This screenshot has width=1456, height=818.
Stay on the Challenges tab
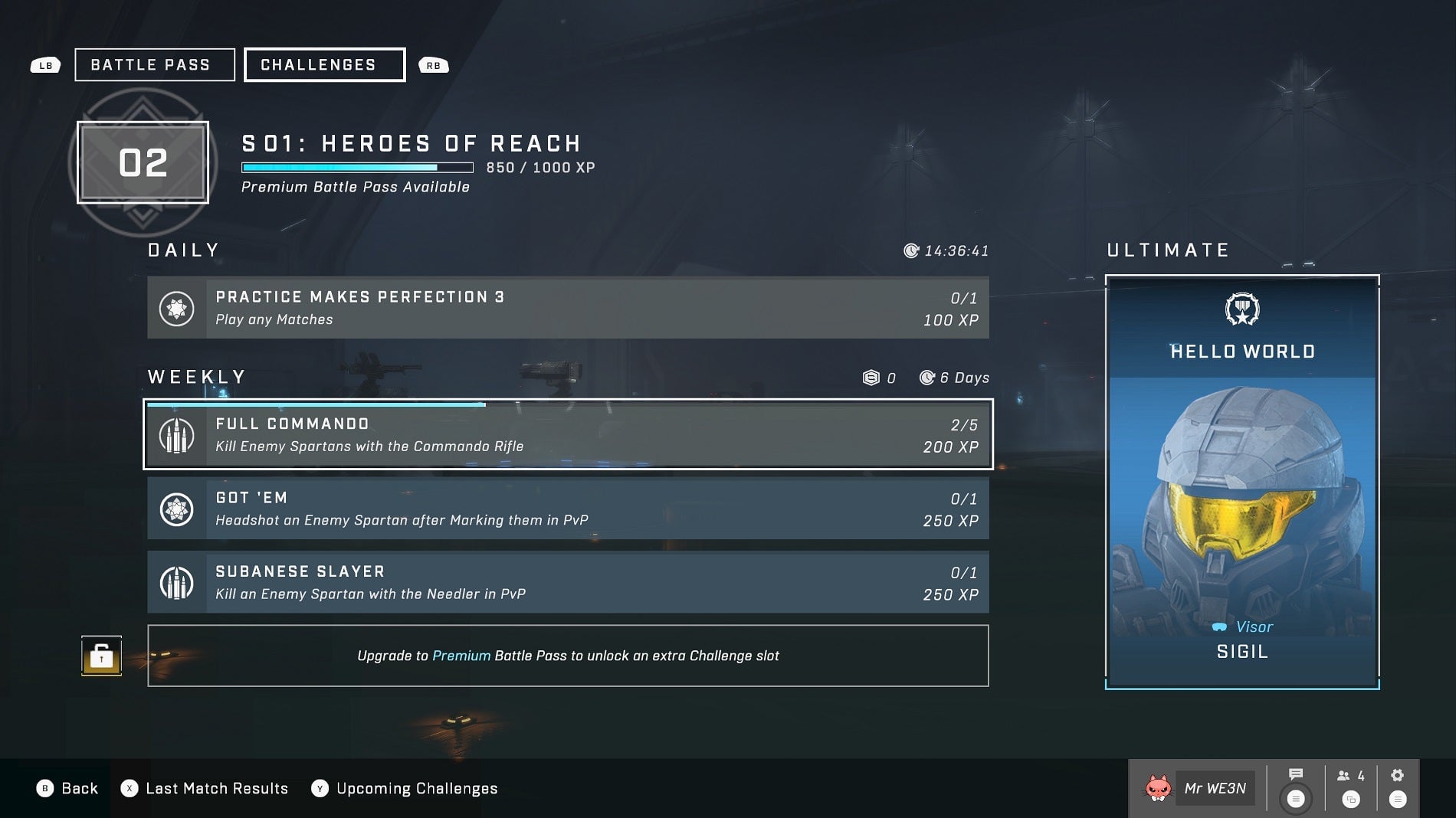click(323, 64)
